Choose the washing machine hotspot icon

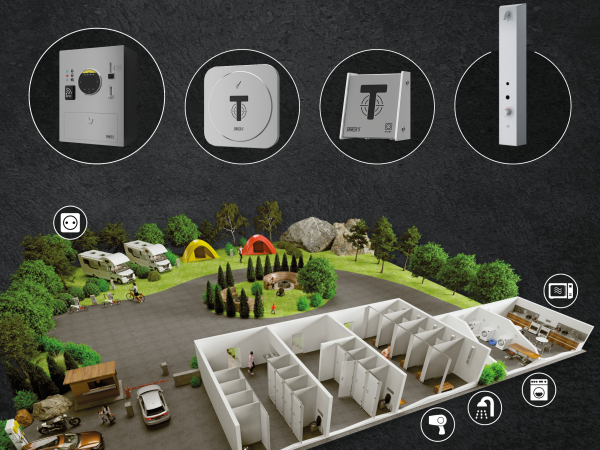(538, 387)
